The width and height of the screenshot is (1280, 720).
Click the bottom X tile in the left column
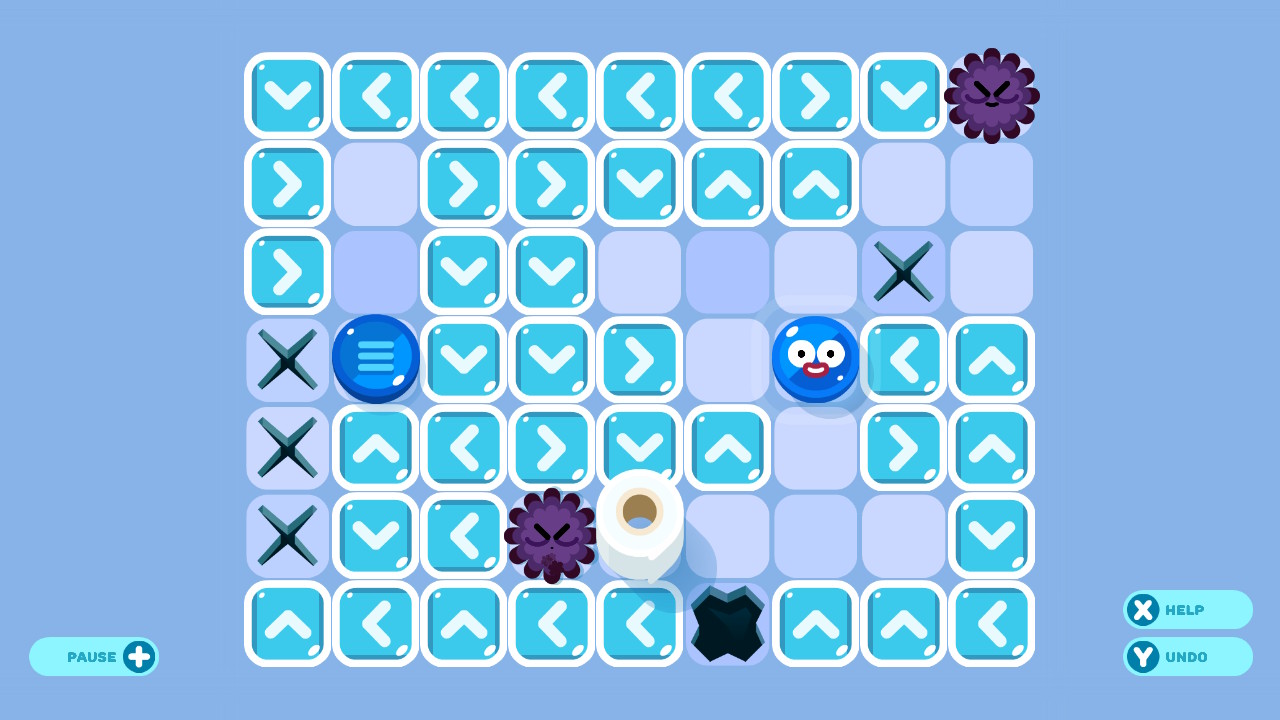[287, 535]
